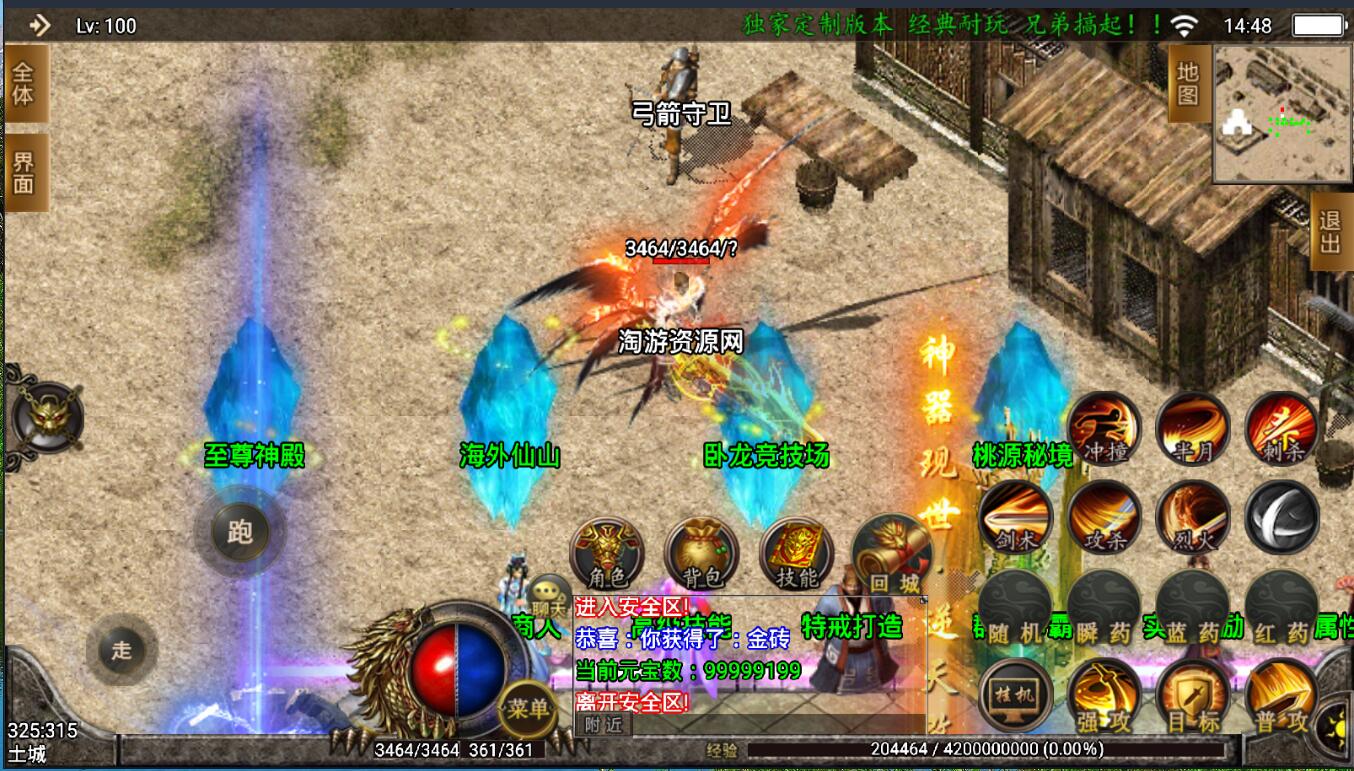Tap the 普攻 normal attack button
This screenshot has height=771, width=1354.
point(1281,697)
